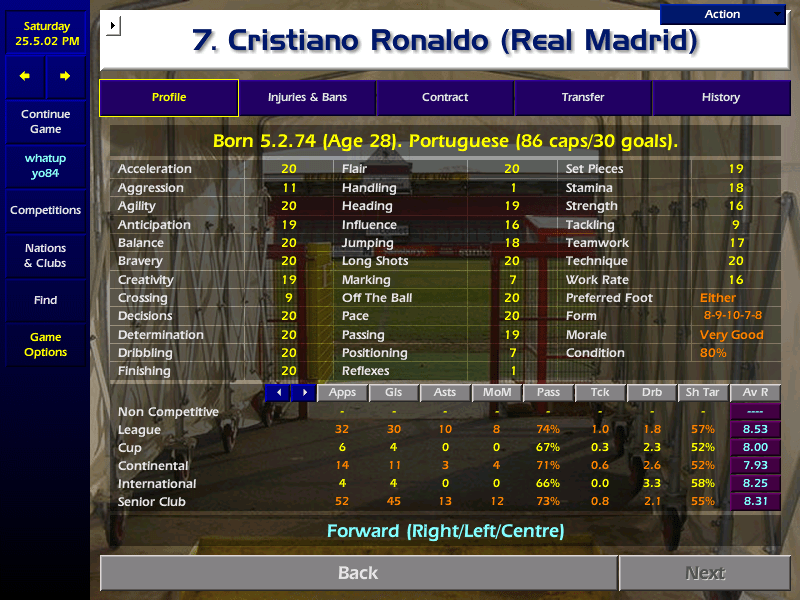
Task: Select the Profile tab
Action: tap(169, 98)
